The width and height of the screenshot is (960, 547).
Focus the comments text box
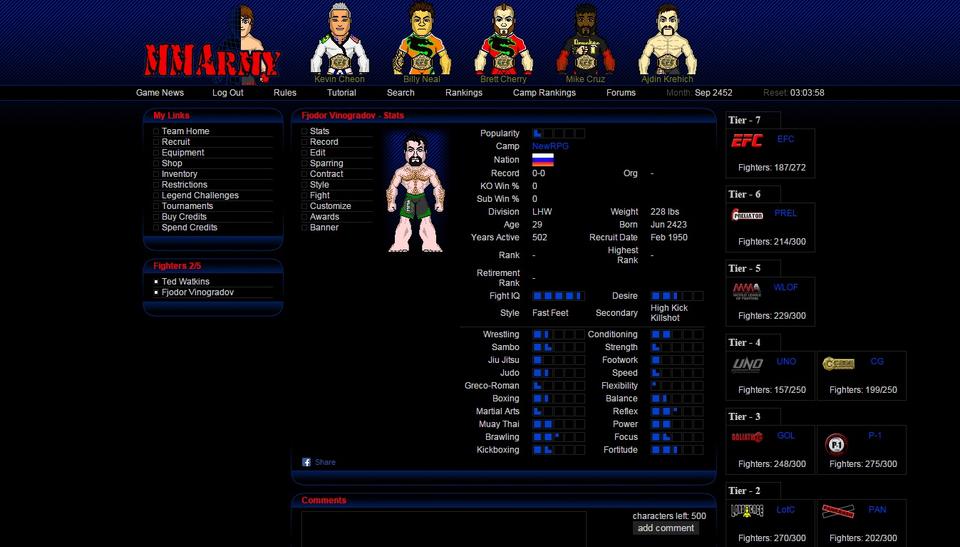tap(444, 529)
